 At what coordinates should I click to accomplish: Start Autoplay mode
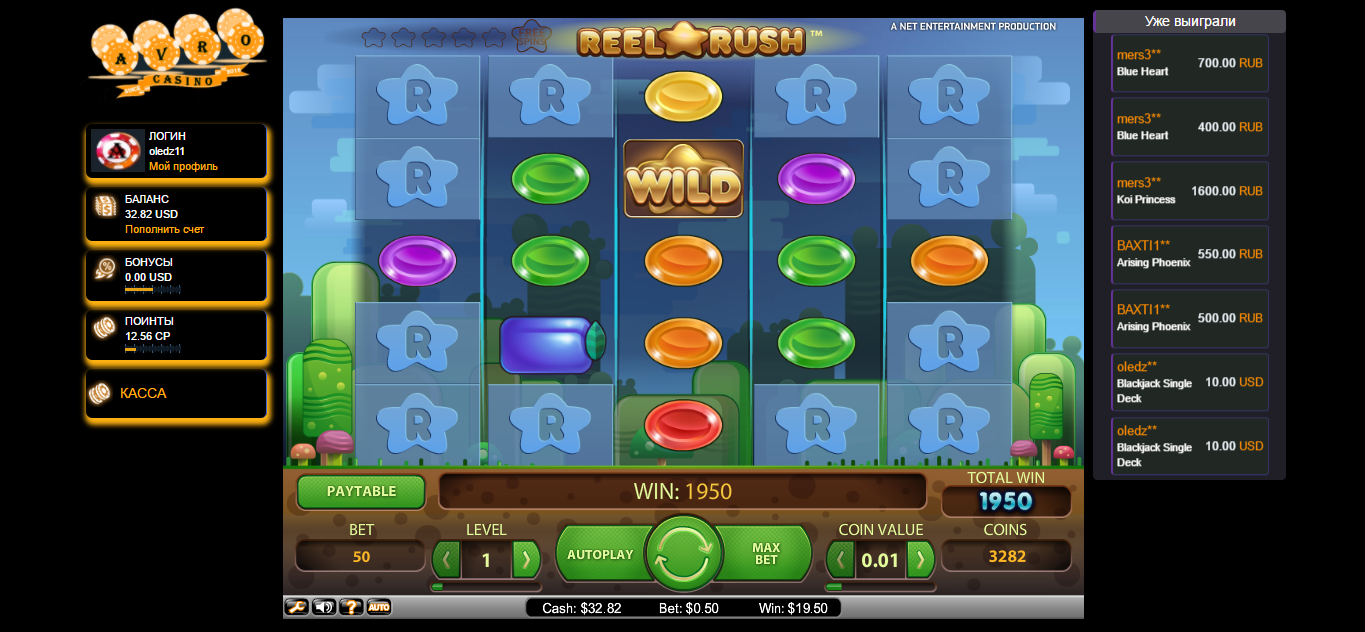(x=600, y=554)
